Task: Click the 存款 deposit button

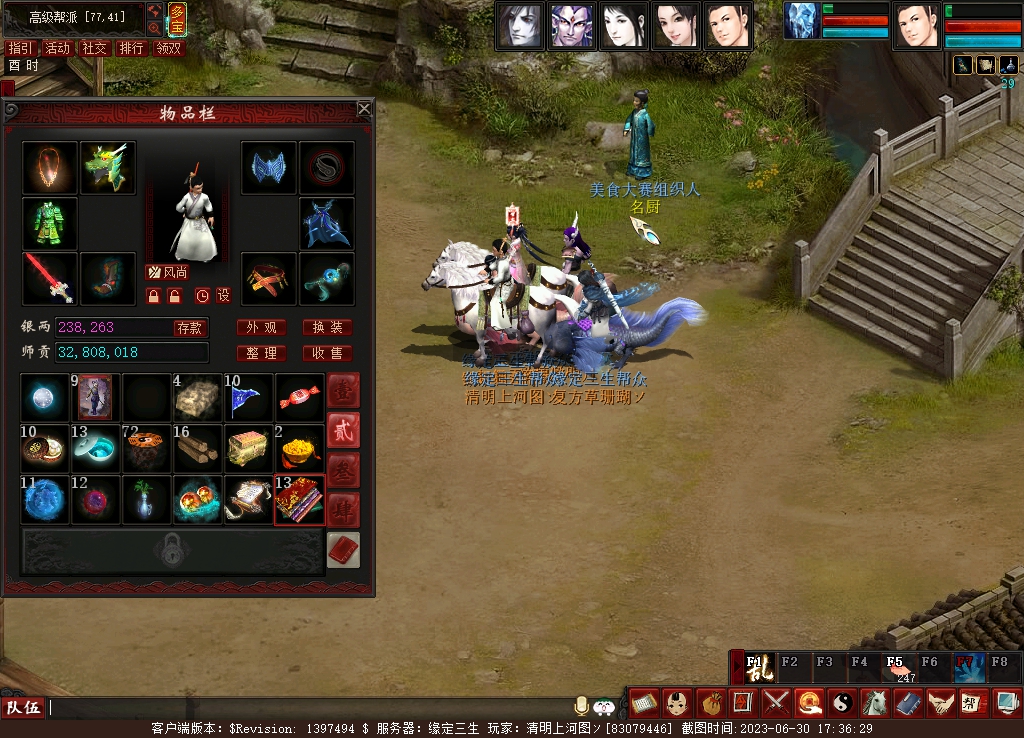Action: pyautogui.click(x=189, y=328)
